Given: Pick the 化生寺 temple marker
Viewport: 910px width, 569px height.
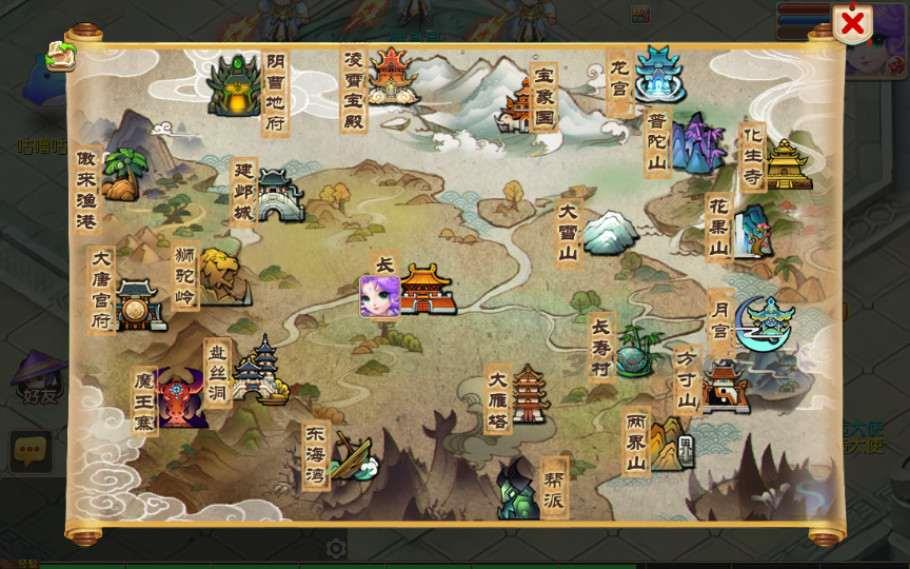Looking at the screenshot, I should pos(787,164).
